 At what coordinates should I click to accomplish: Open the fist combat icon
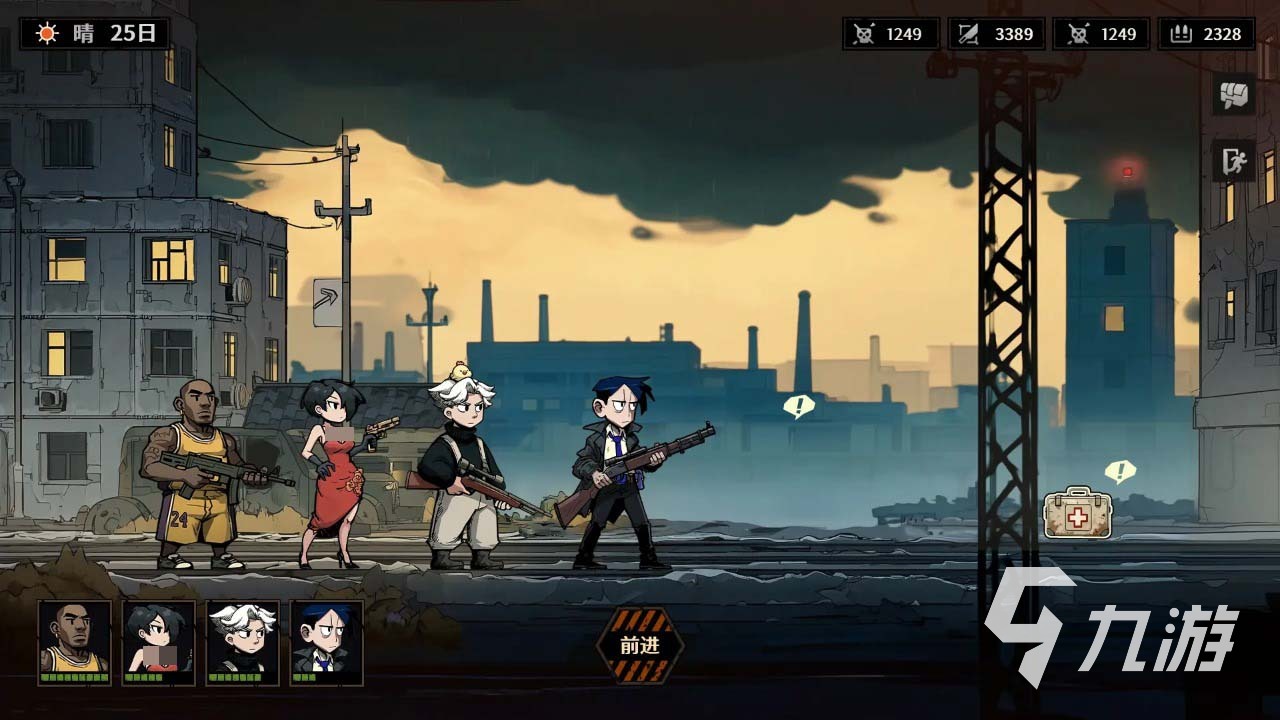tap(1234, 95)
